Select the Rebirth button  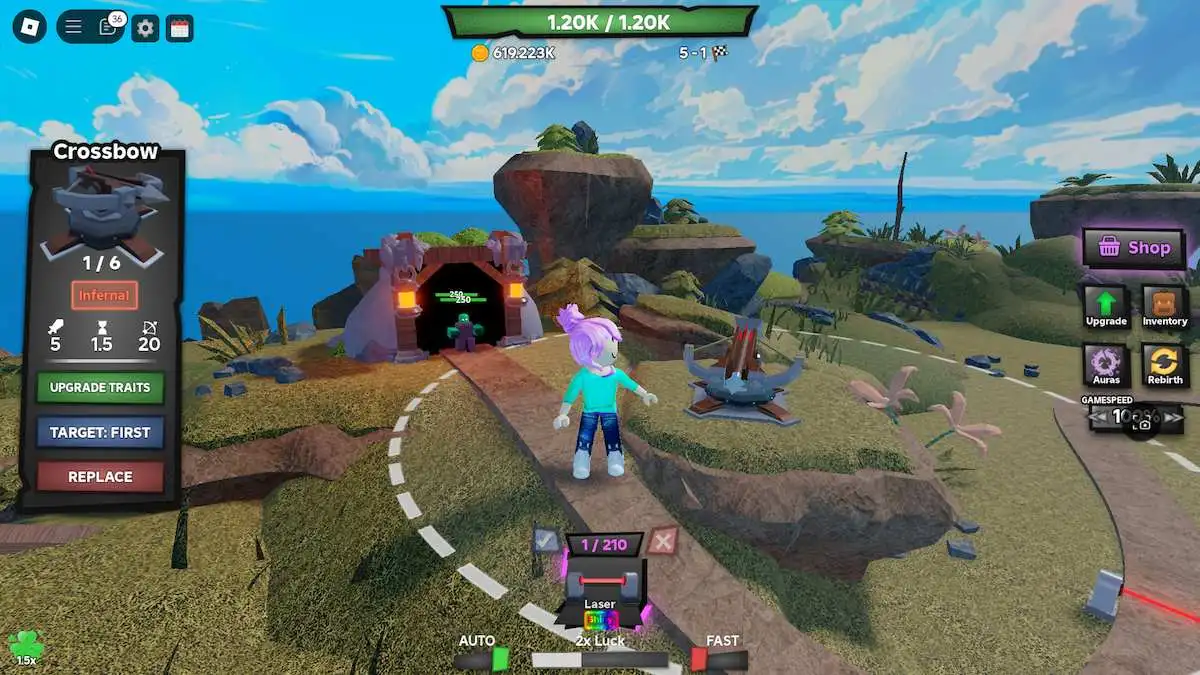[1165, 365]
